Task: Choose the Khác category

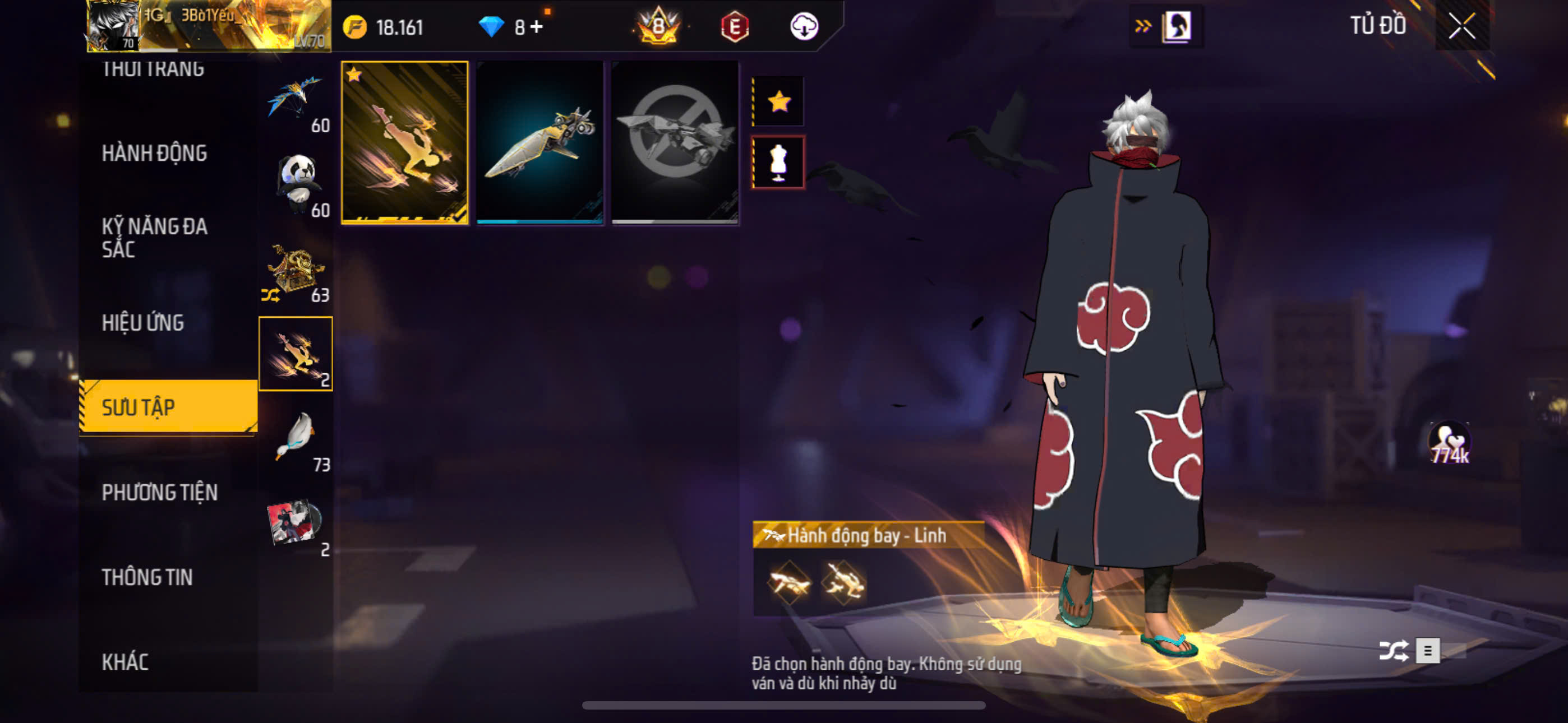Action: coord(125,661)
